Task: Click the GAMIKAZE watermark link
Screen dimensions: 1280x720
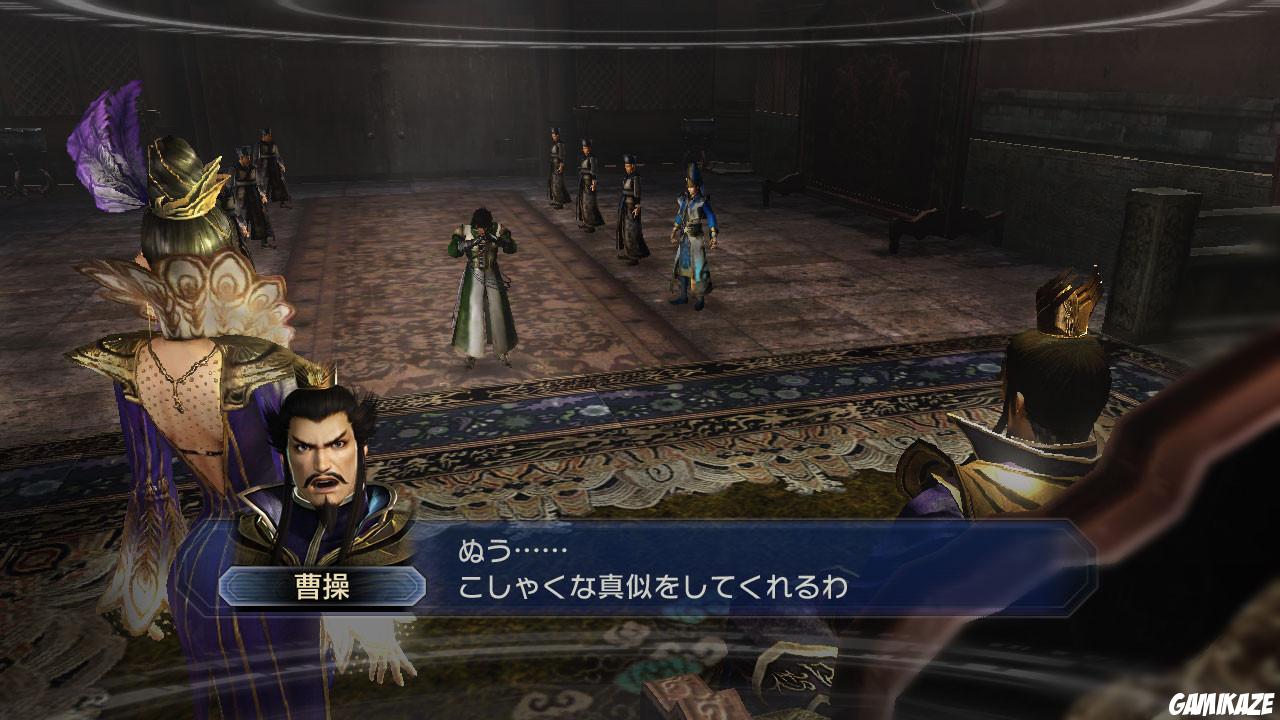Action: click(x=1221, y=705)
